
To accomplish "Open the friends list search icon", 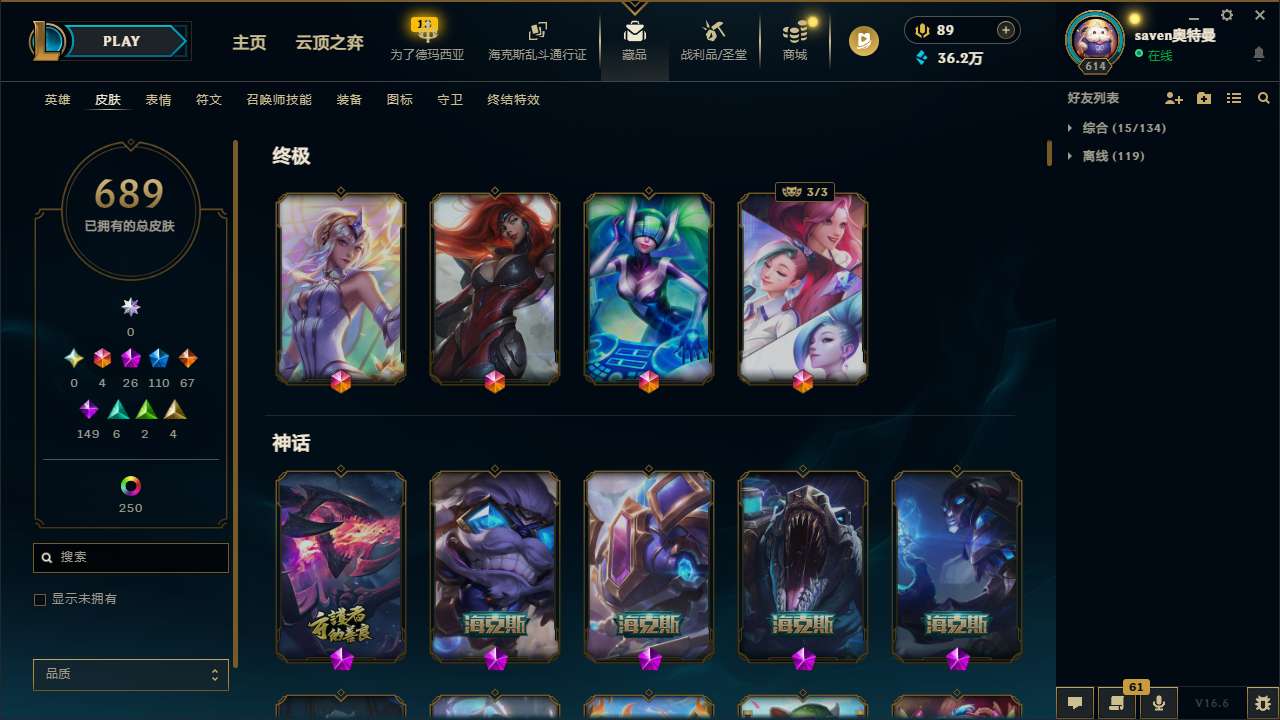I will 1263,98.
